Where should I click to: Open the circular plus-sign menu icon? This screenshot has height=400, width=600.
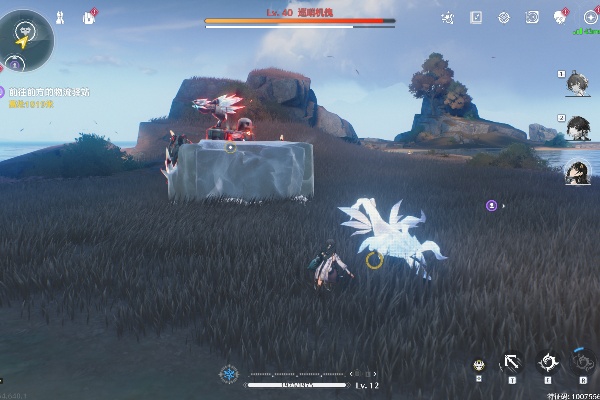click(590, 17)
